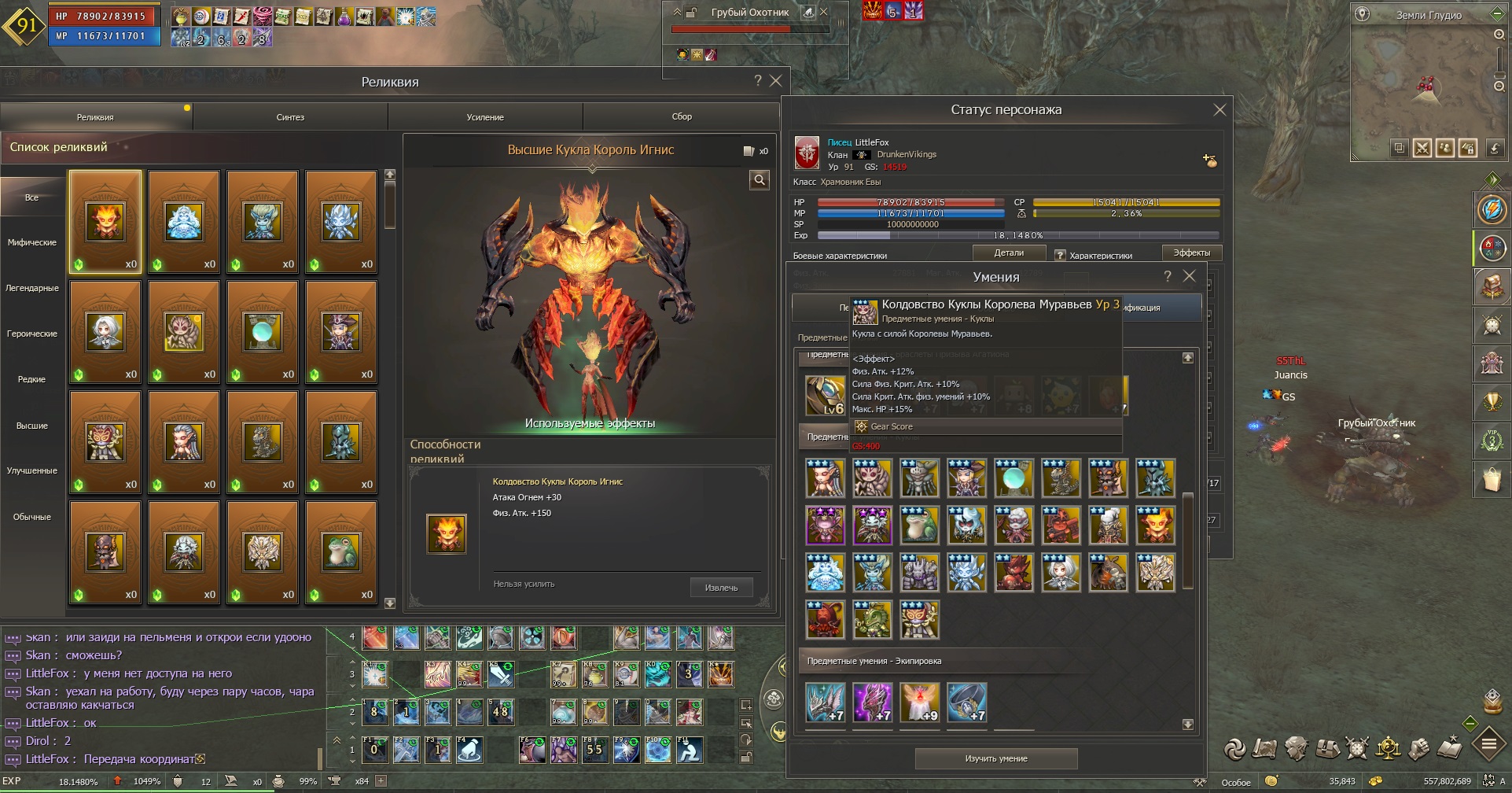The width and height of the screenshot is (1512, 793).
Task: Close the Статус персонажа window
Action: tap(1220, 110)
